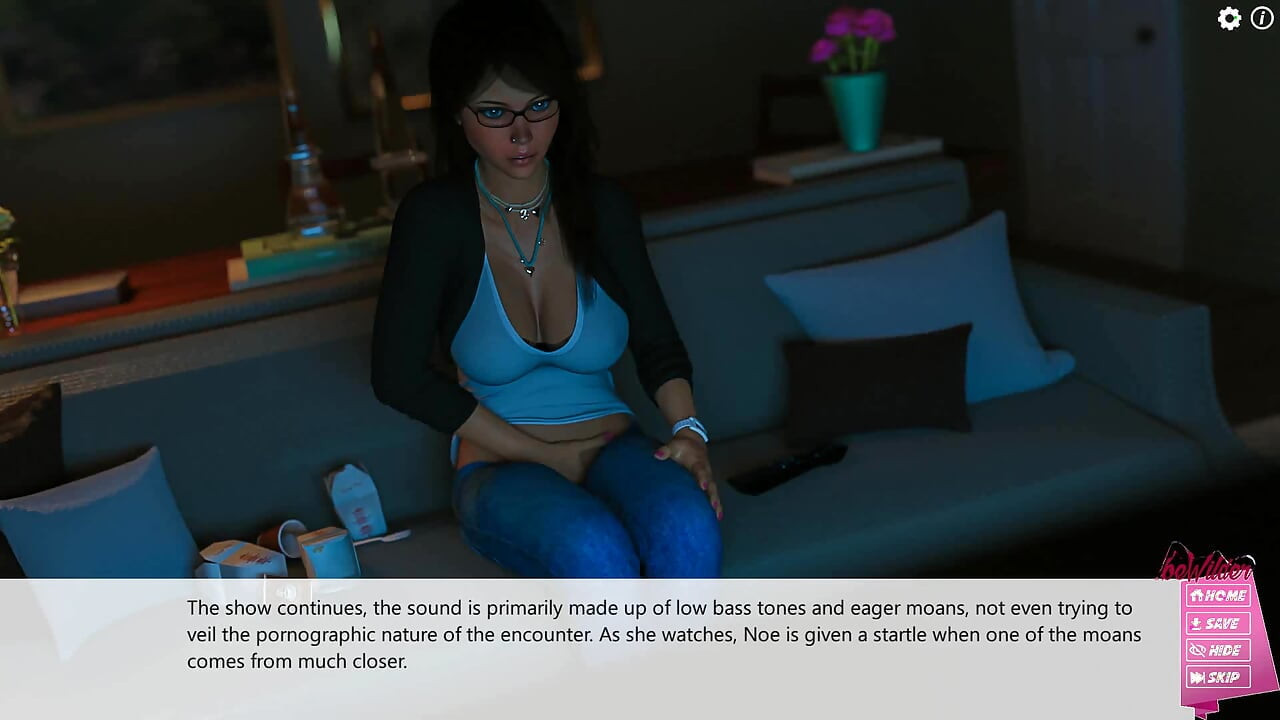Viewport: 1280px width, 720px height.
Task: Click HOME on the pink side panel
Action: [x=1218, y=594]
